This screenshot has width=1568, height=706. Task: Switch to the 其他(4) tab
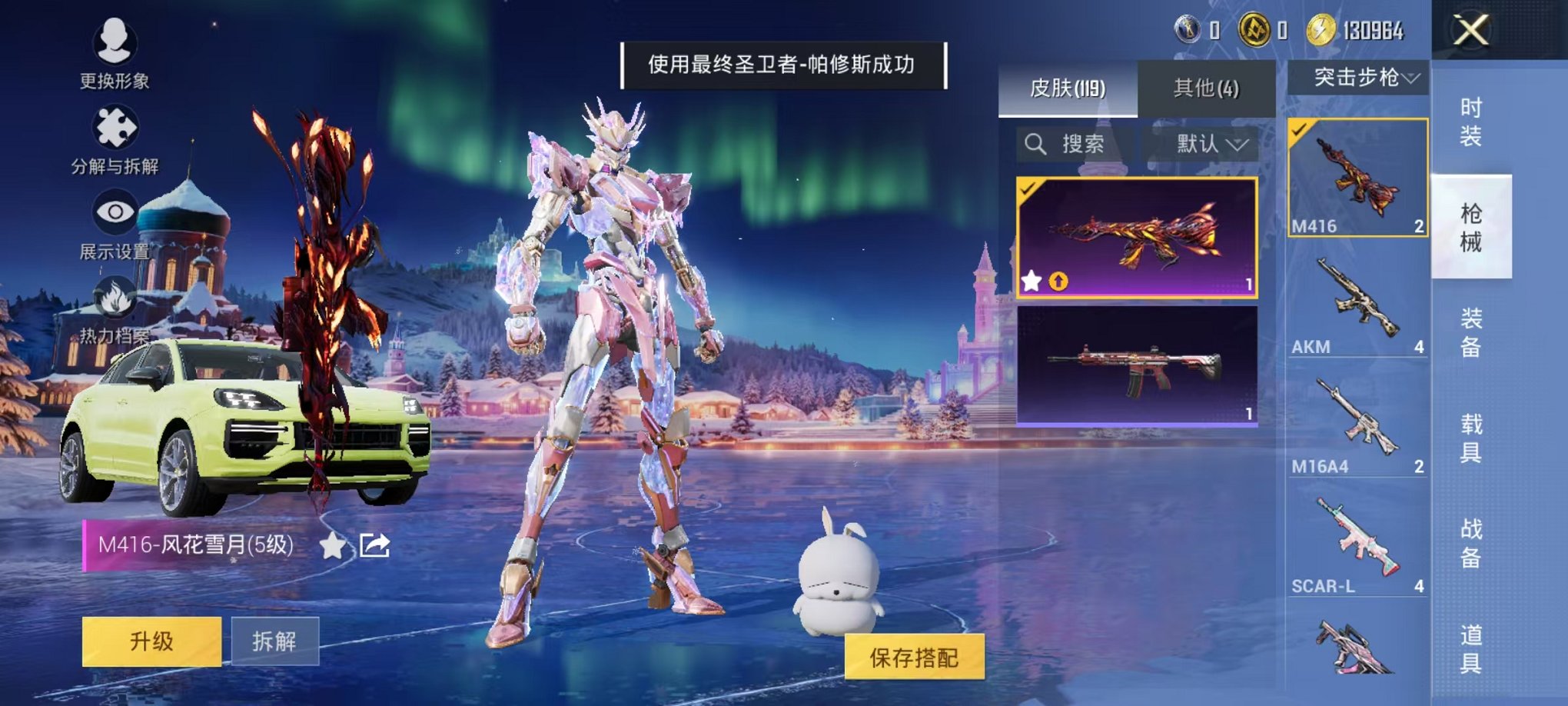[1204, 87]
